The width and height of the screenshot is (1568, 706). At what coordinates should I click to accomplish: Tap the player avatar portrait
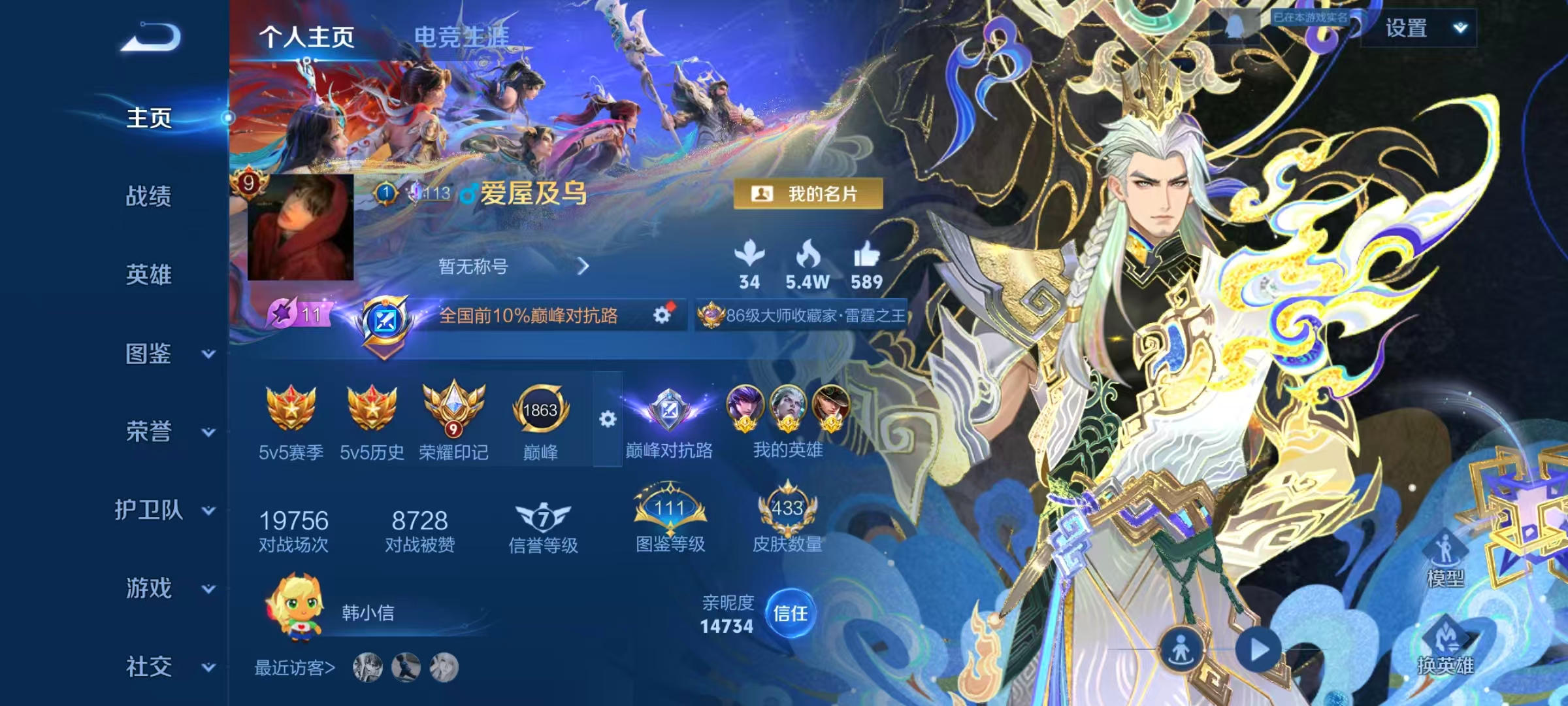(x=301, y=227)
